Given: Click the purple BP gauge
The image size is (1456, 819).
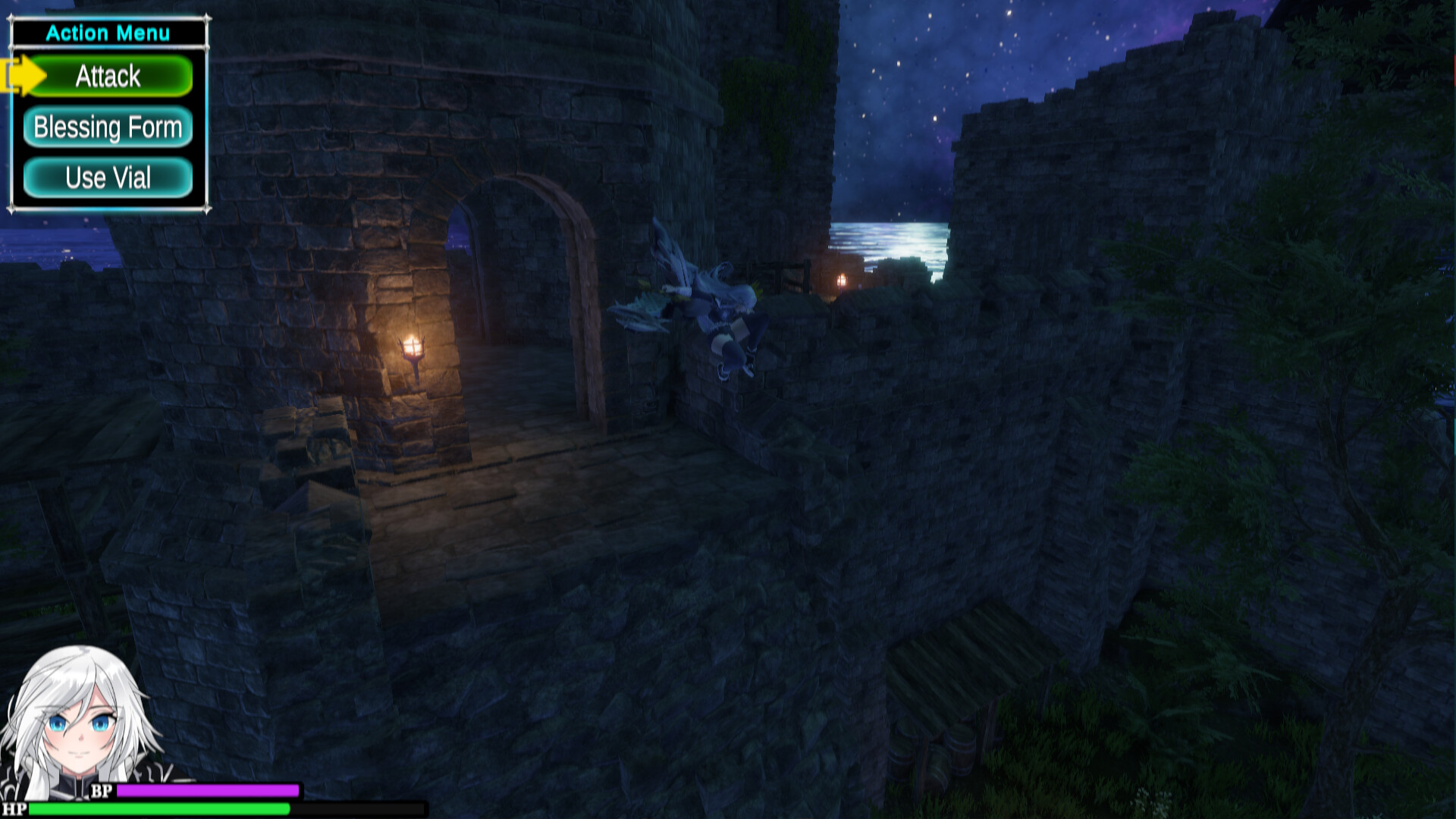Looking at the screenshot, I should click(x=209, y=790).
